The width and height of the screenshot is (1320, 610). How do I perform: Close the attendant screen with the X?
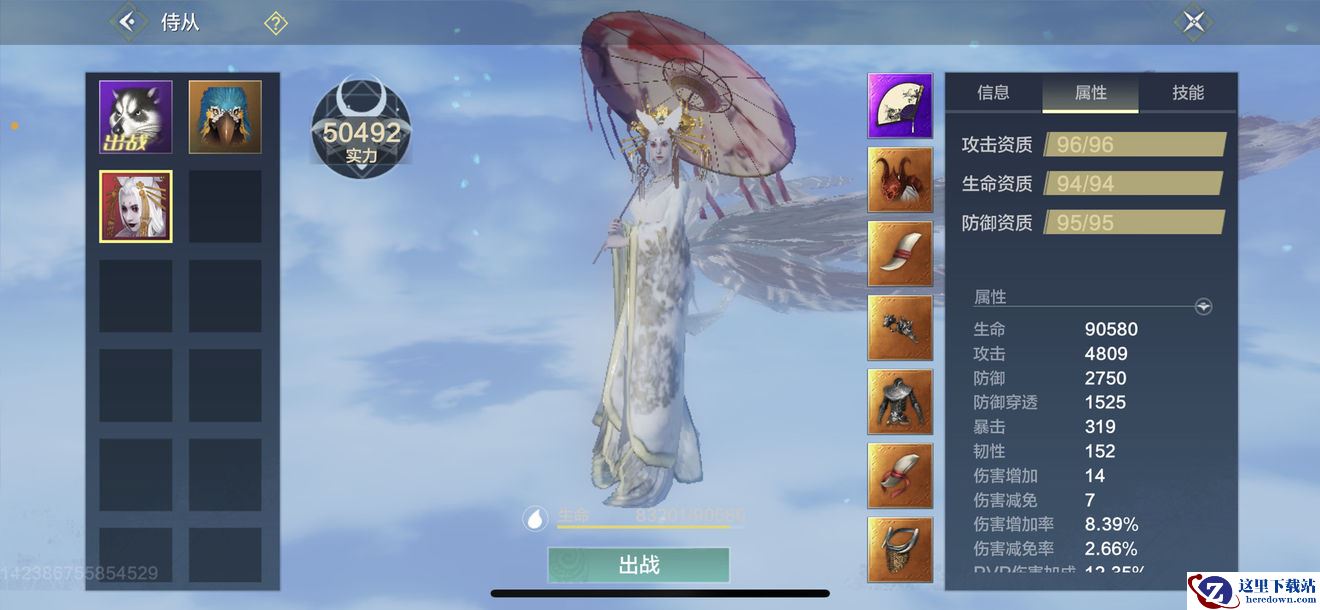(1193, 22)
